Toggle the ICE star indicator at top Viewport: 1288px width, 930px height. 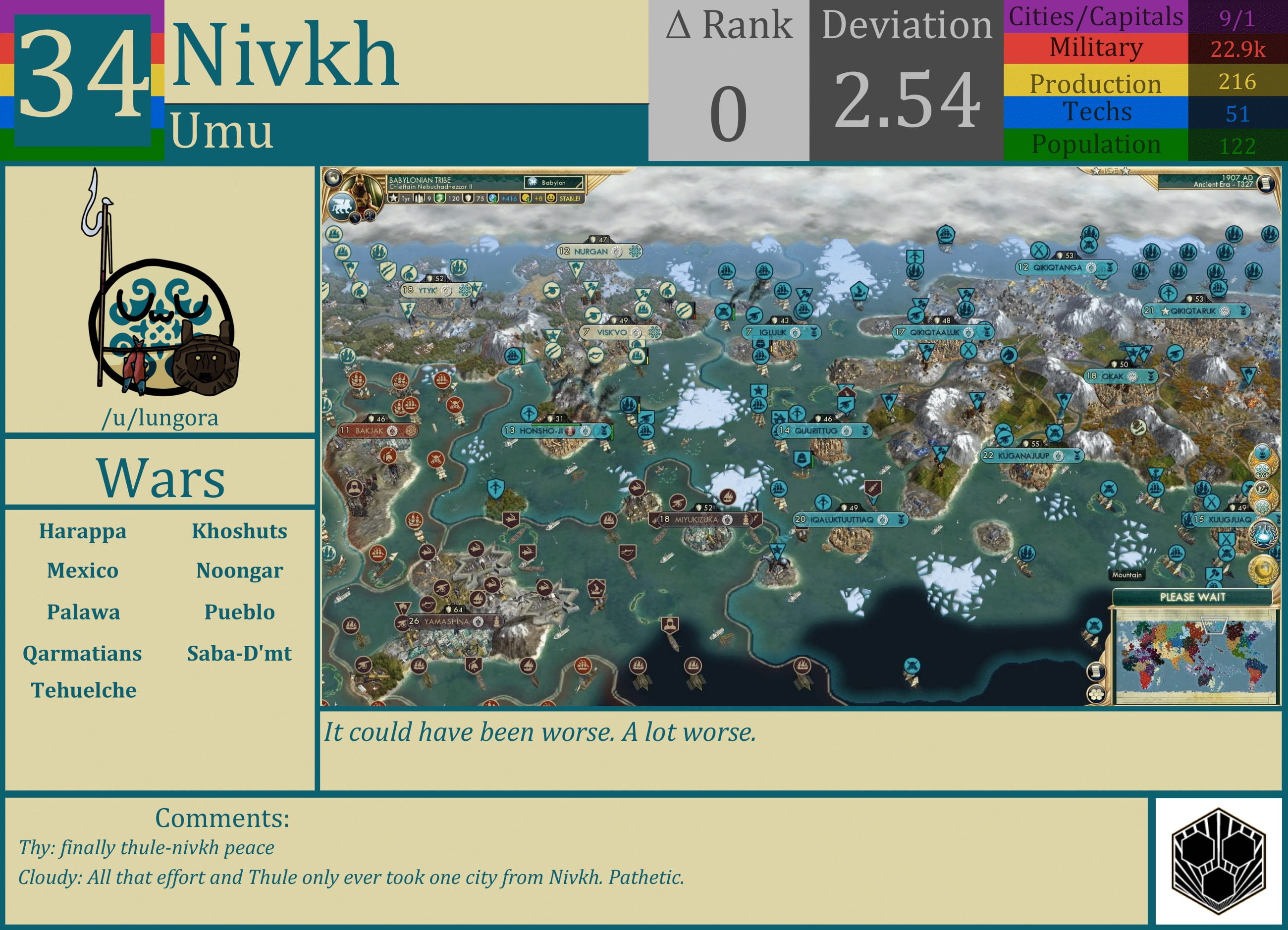click(1110, 171)
